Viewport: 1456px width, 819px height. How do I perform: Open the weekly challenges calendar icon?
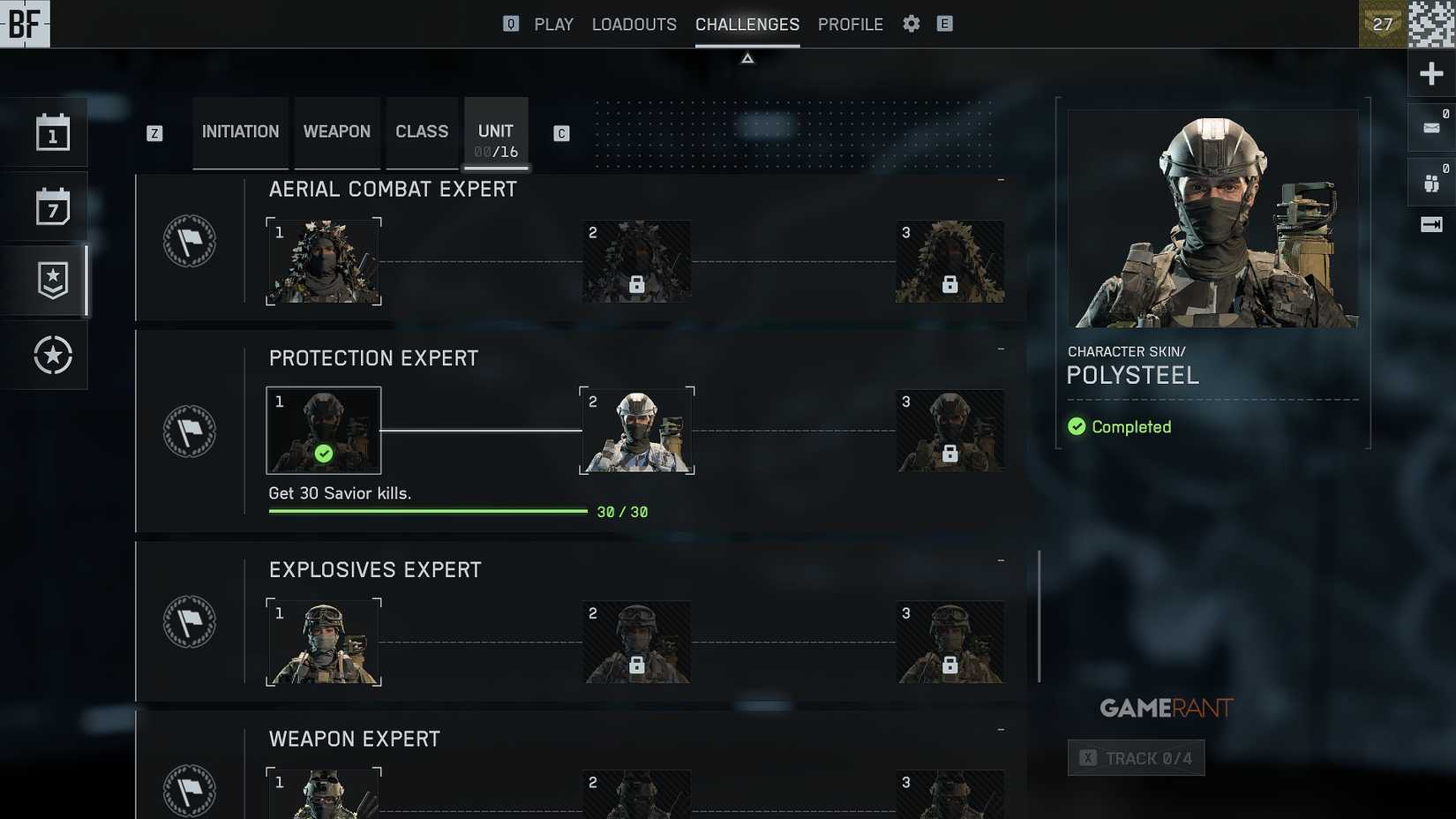tap(51, 205)
